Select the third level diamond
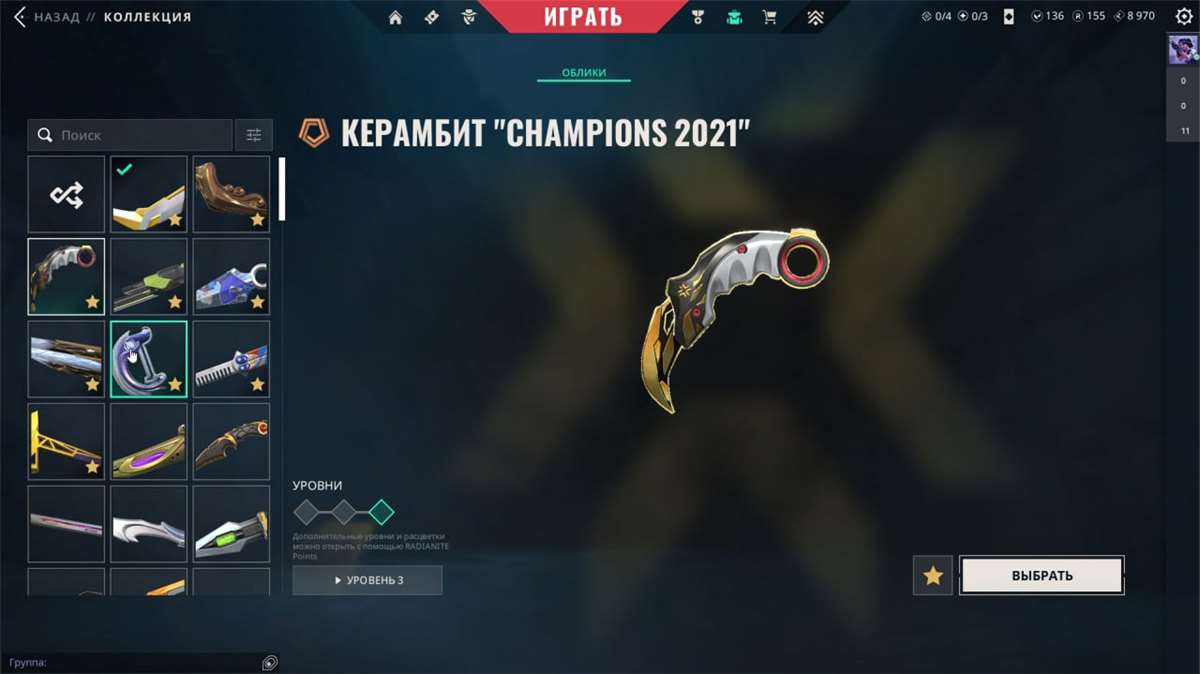The width and height of the screenshot is (1200, 674). (381, 513)
